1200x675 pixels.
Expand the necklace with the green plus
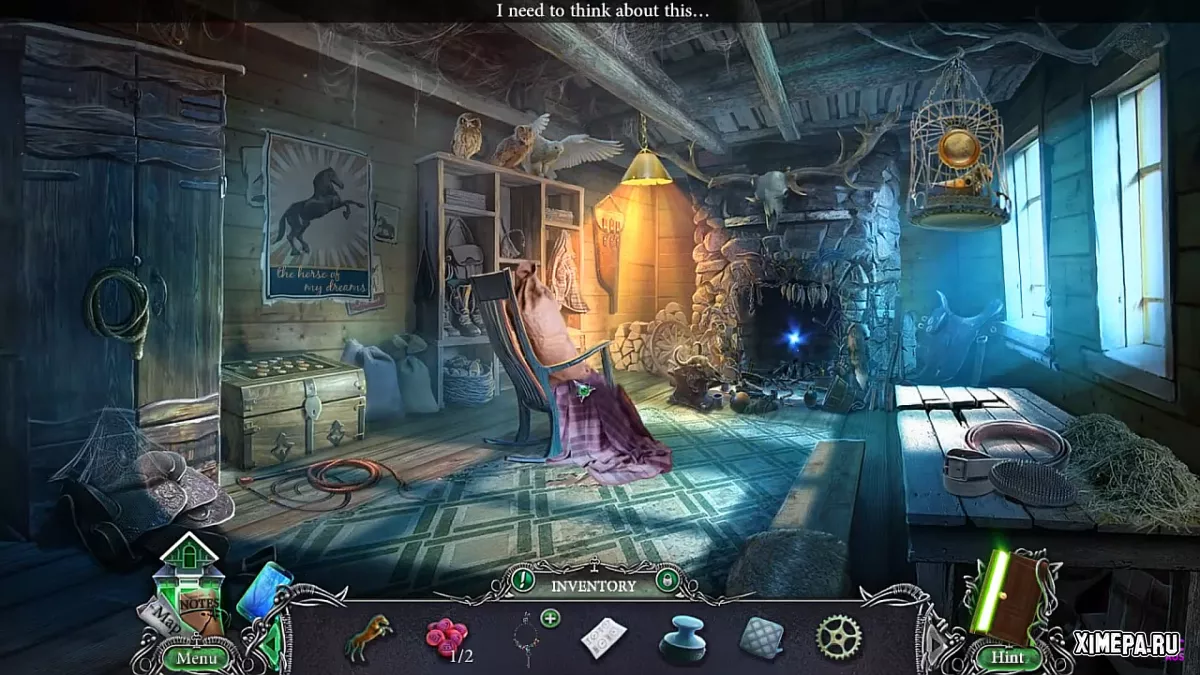pos(550,618)
